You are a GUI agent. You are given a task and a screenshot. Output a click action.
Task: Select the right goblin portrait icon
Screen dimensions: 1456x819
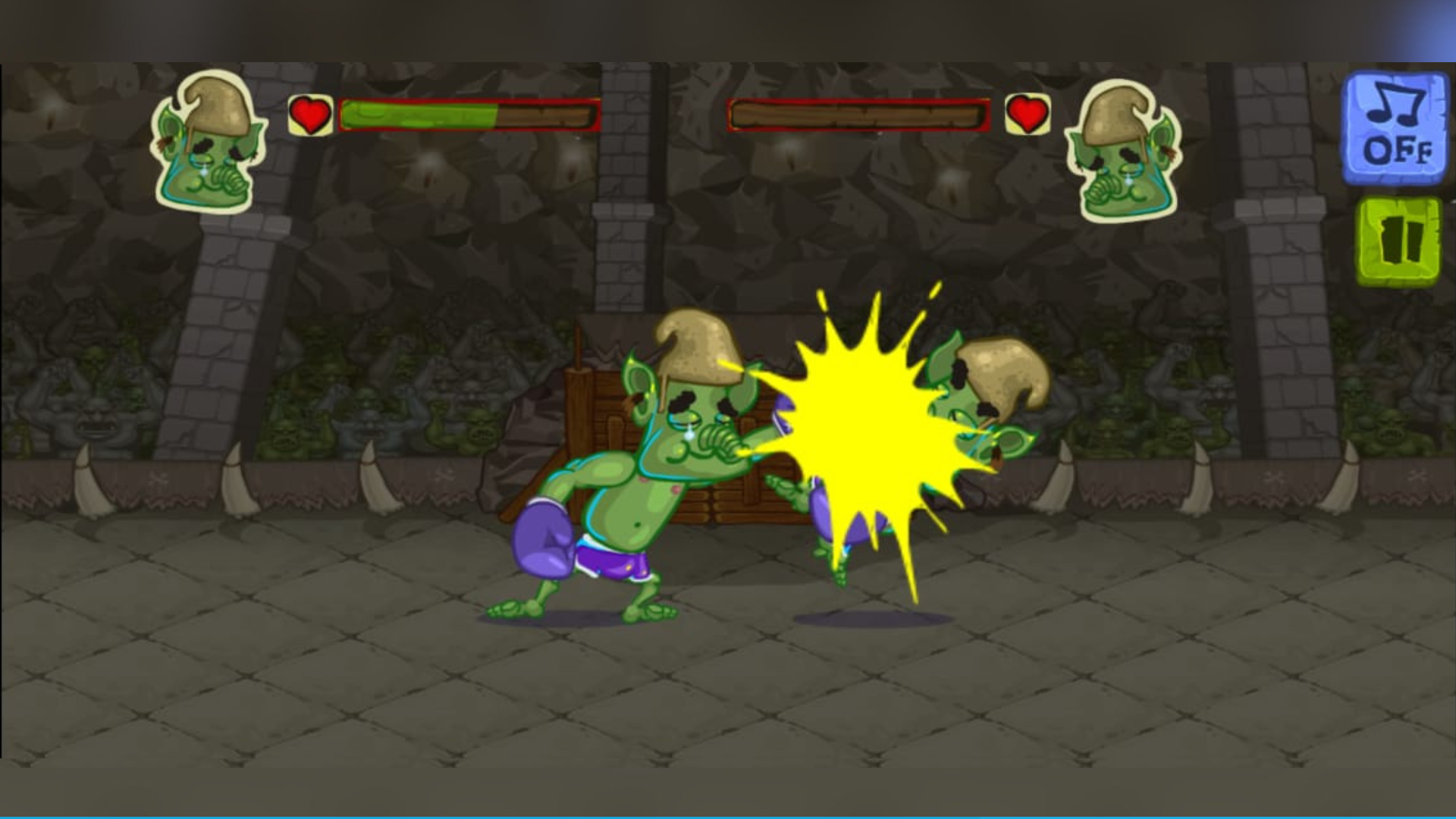[1122, 152]
